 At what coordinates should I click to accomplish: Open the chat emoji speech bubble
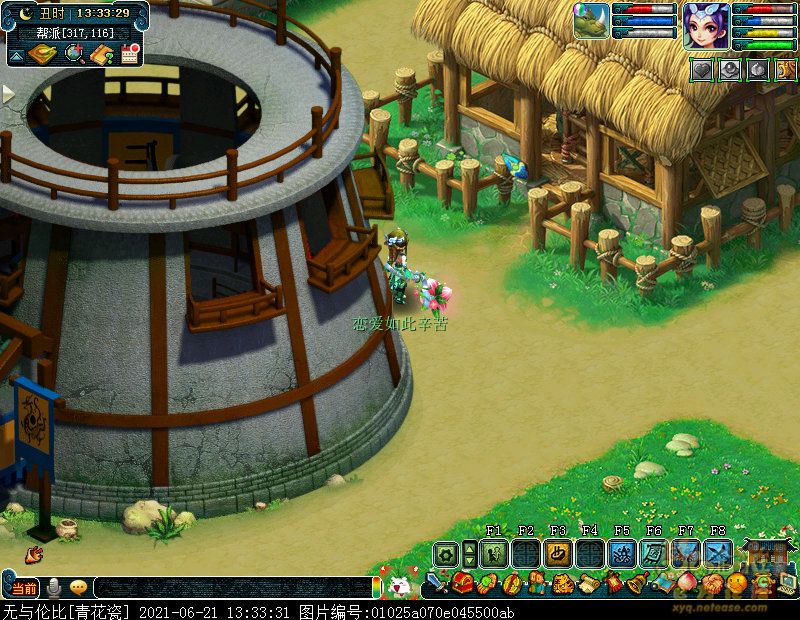click(x=77, y=588)
